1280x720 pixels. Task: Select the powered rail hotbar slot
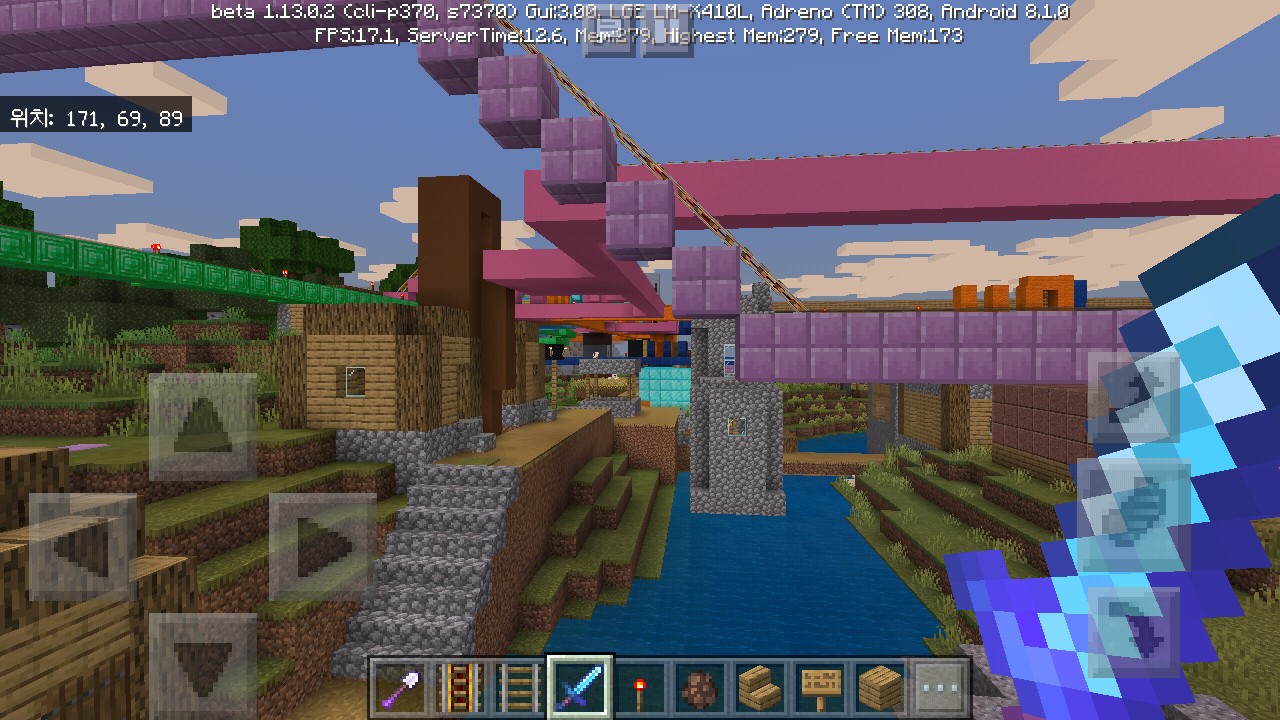[x=460, y=688]
